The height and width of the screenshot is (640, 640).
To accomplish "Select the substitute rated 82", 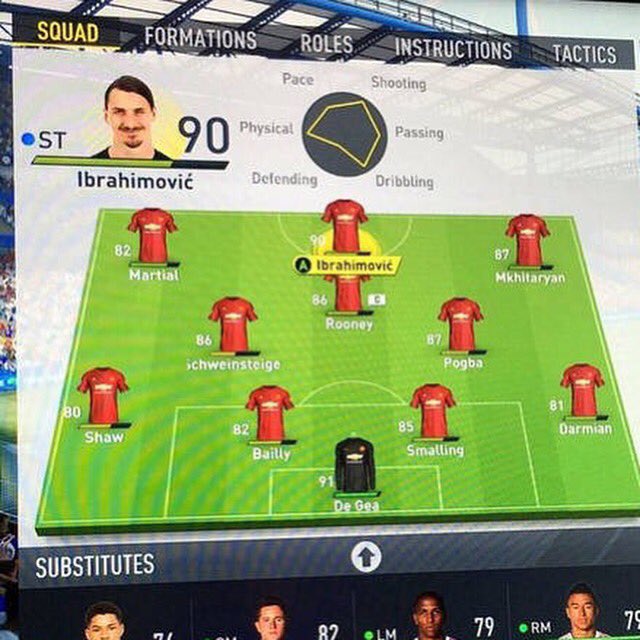I will pos(270,620).
